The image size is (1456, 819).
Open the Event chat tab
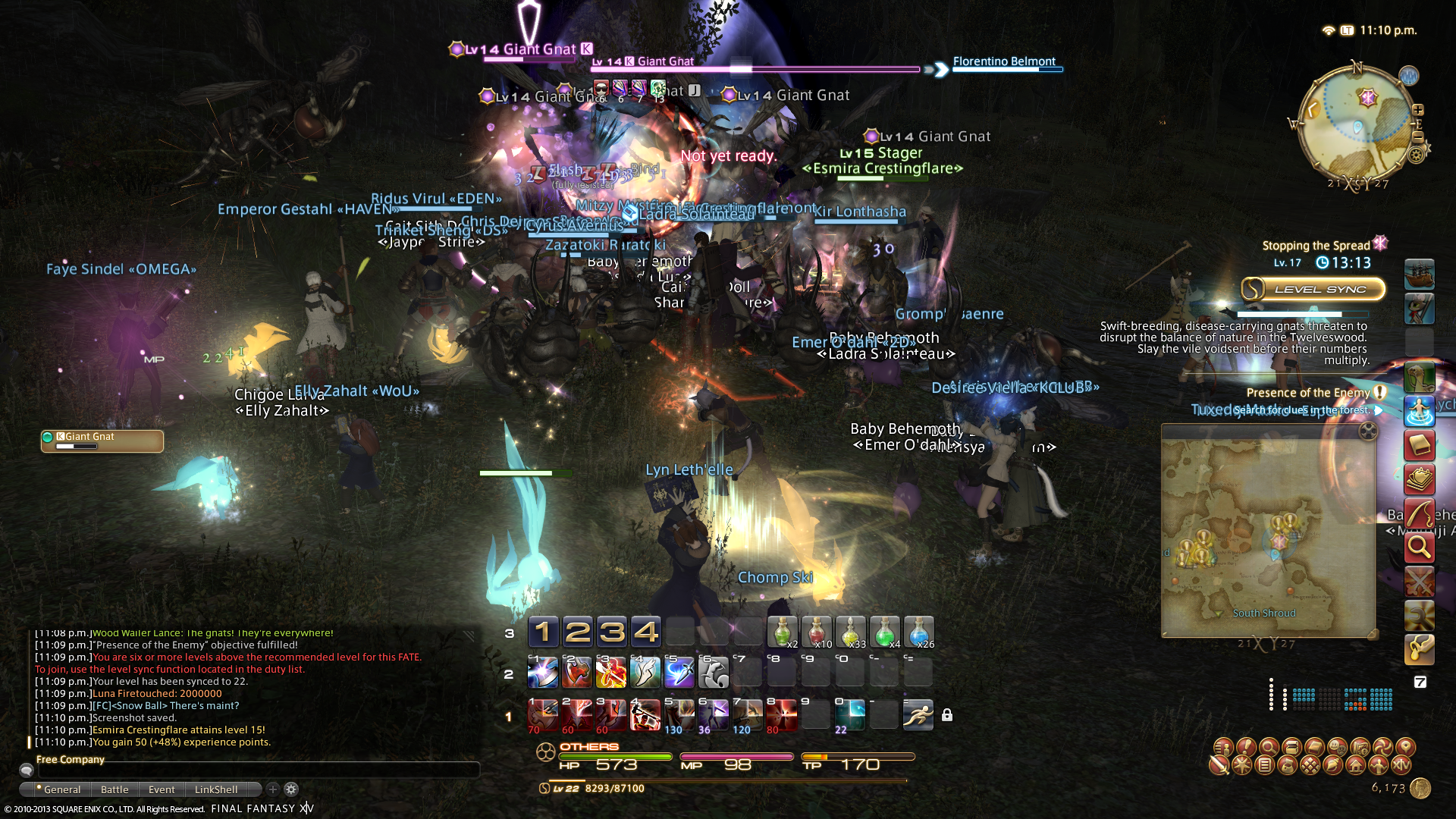[x=162, y=789]
